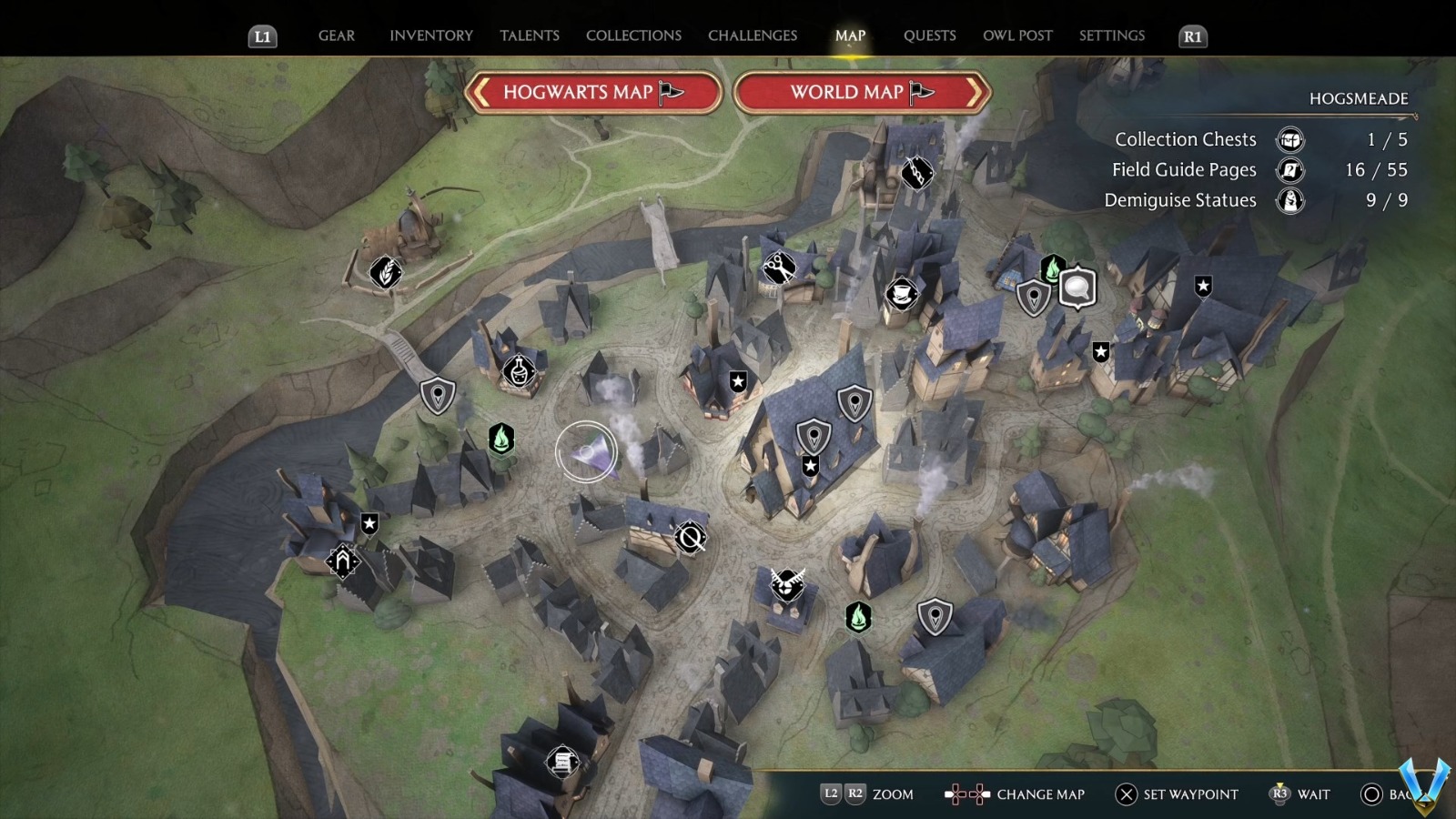The width and height of the screenshot is (1456, 819).
Task: Click the green Floo Flame icon near the center
Action: pos(501,438)
